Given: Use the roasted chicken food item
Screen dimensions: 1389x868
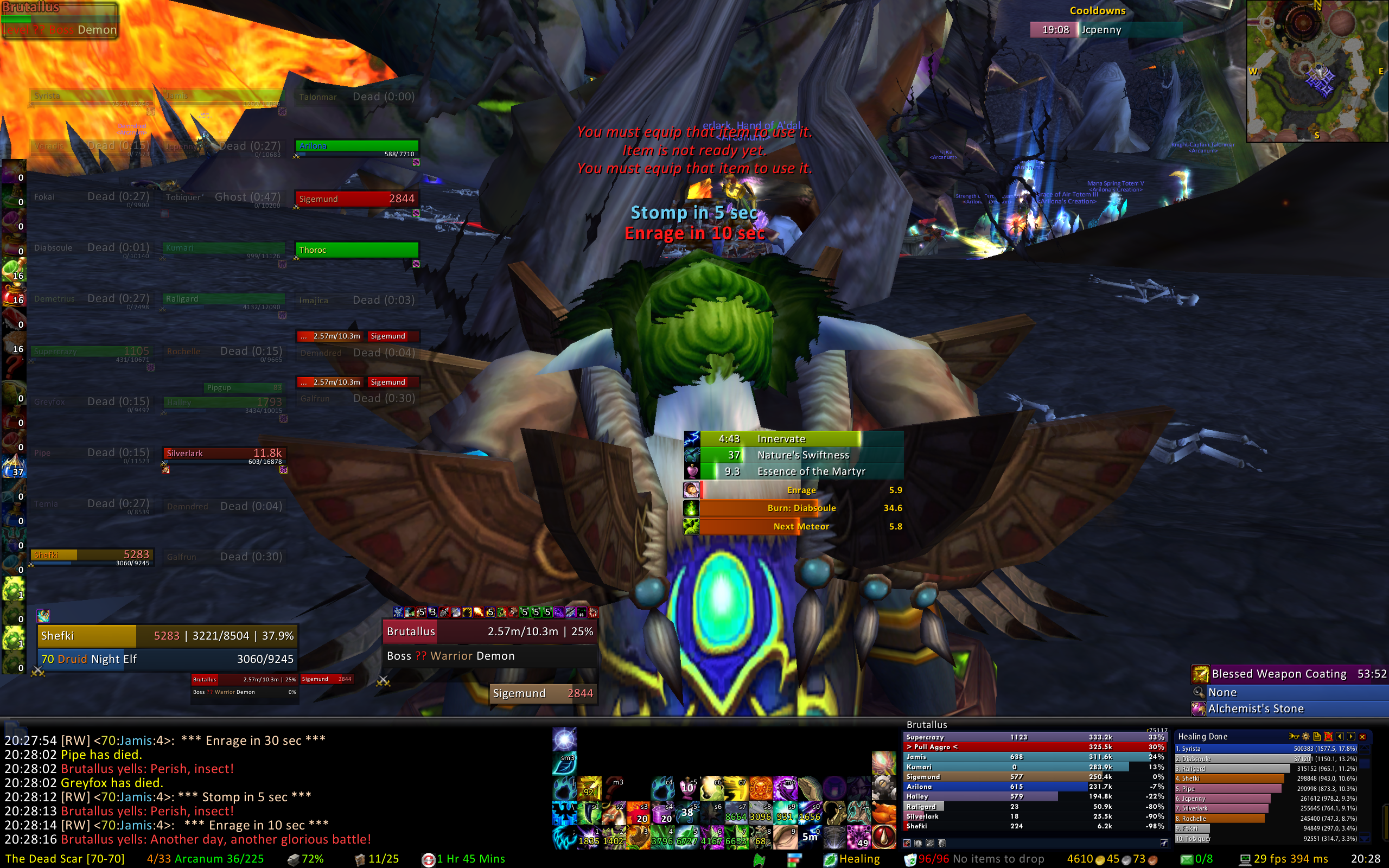Looking at the screenshot, I should point(884,813).
